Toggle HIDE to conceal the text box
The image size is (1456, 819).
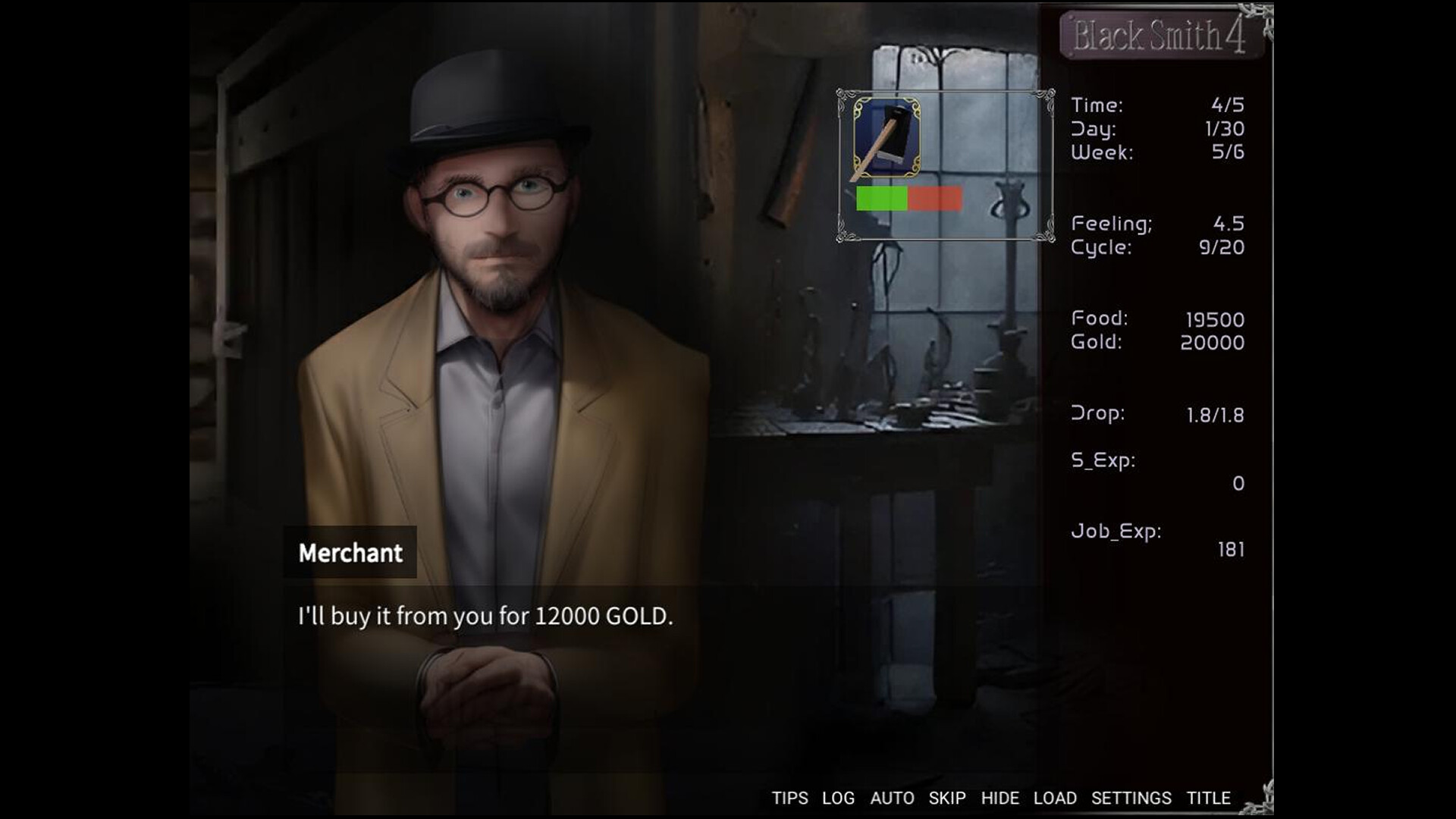(x=1001, y=798)
